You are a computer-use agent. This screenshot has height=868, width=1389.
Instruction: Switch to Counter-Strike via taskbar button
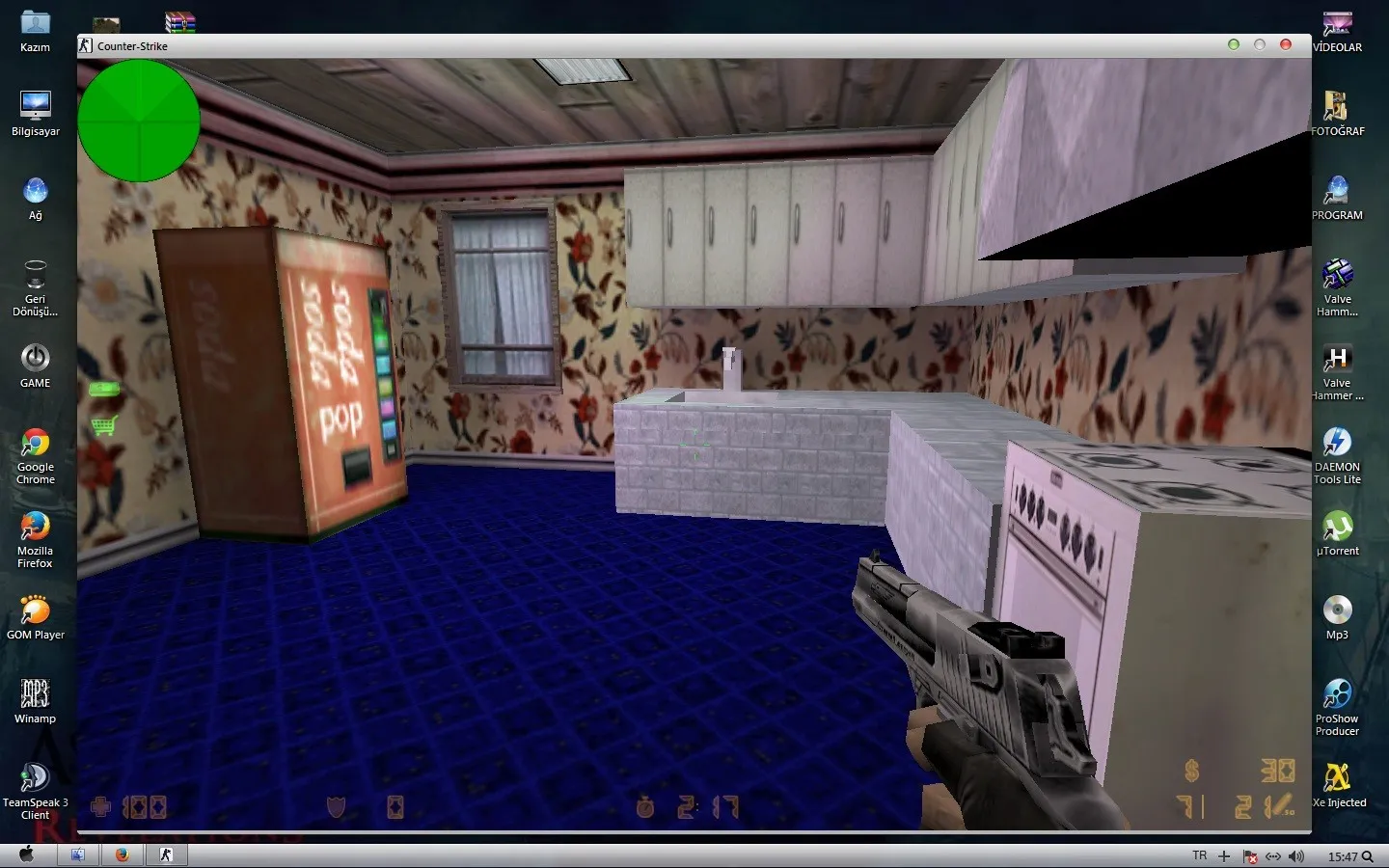click(166, 854)
